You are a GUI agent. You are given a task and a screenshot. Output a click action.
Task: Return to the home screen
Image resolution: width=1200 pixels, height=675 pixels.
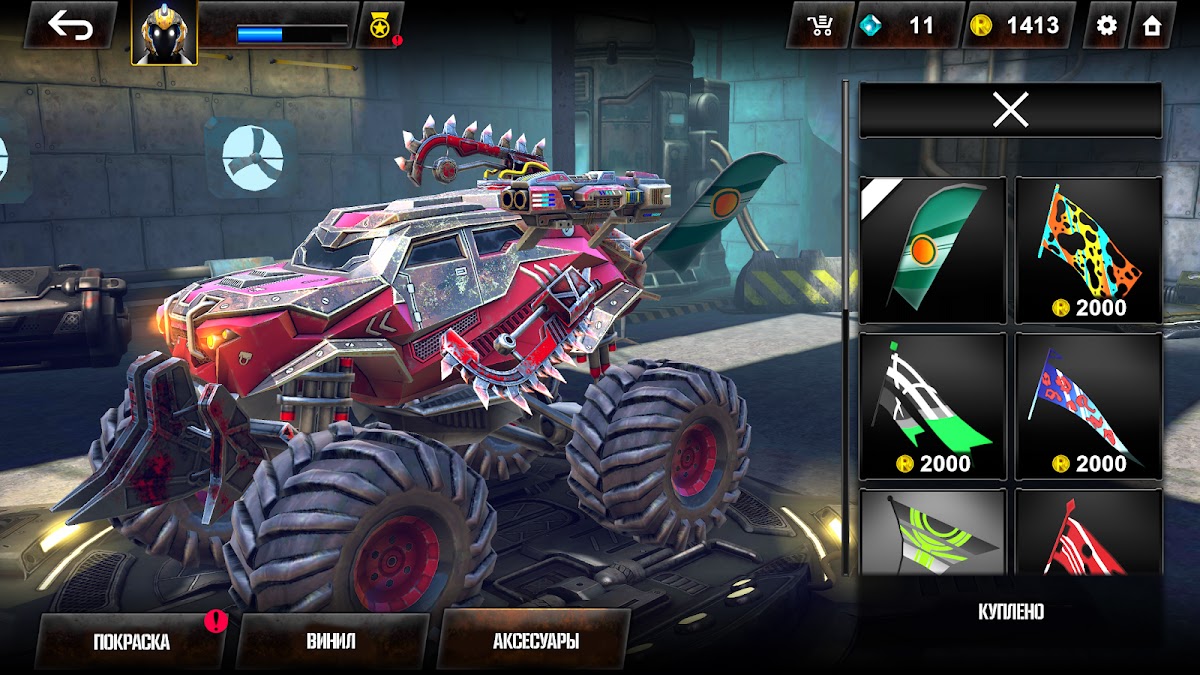point(1152,26)
